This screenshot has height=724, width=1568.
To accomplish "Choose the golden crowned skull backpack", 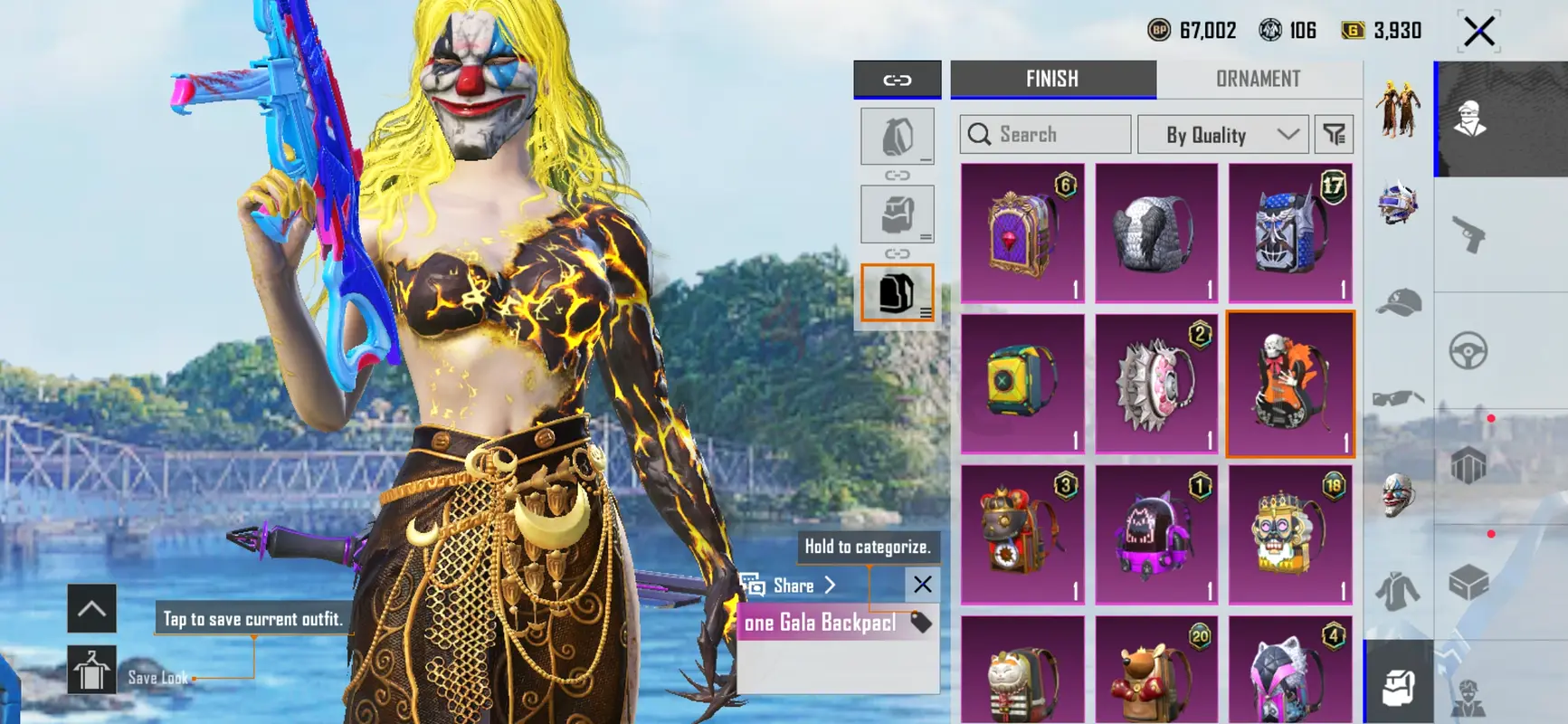I will click(x=1290, y=535).
